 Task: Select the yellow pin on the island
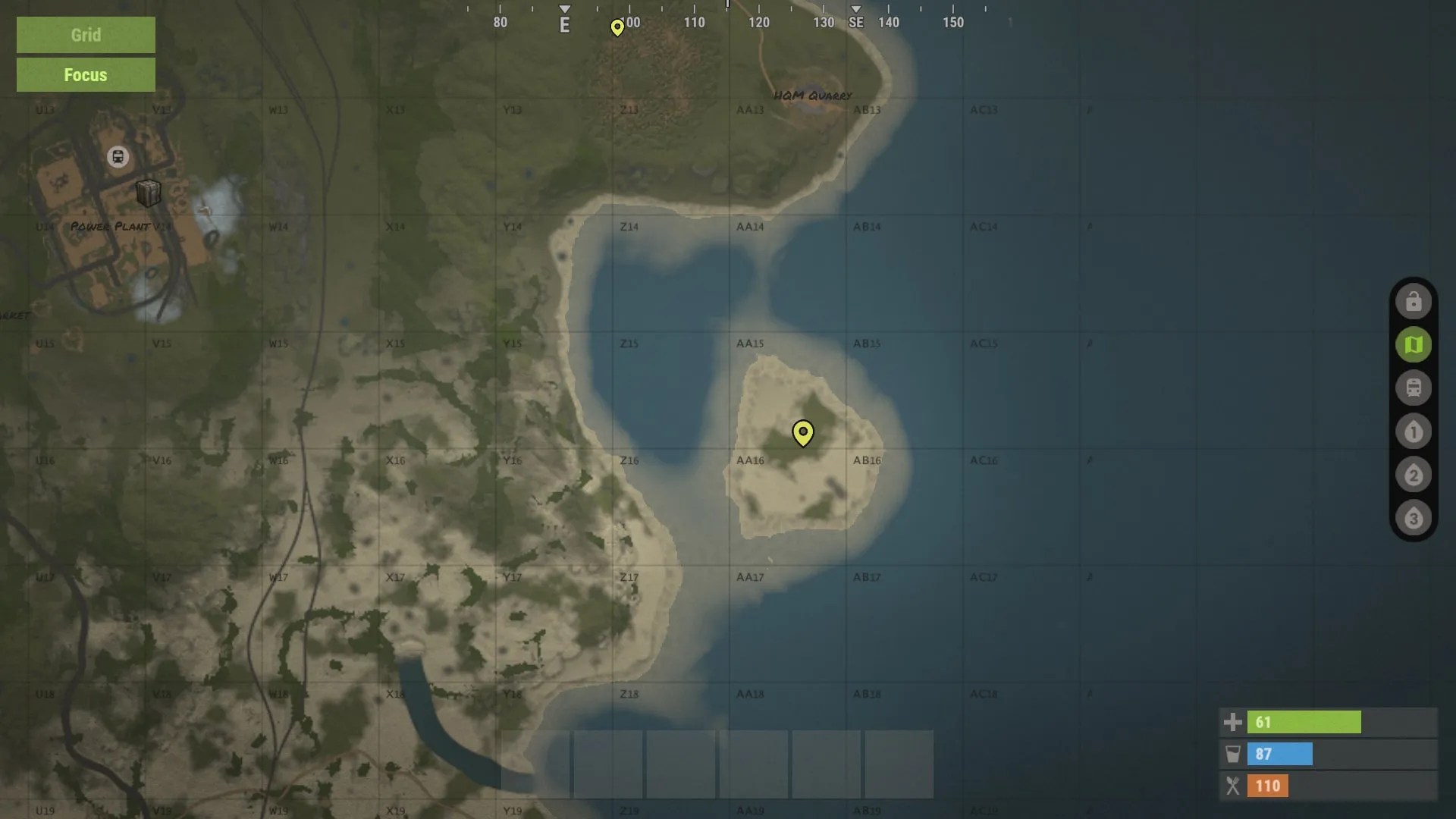point(803,434)
